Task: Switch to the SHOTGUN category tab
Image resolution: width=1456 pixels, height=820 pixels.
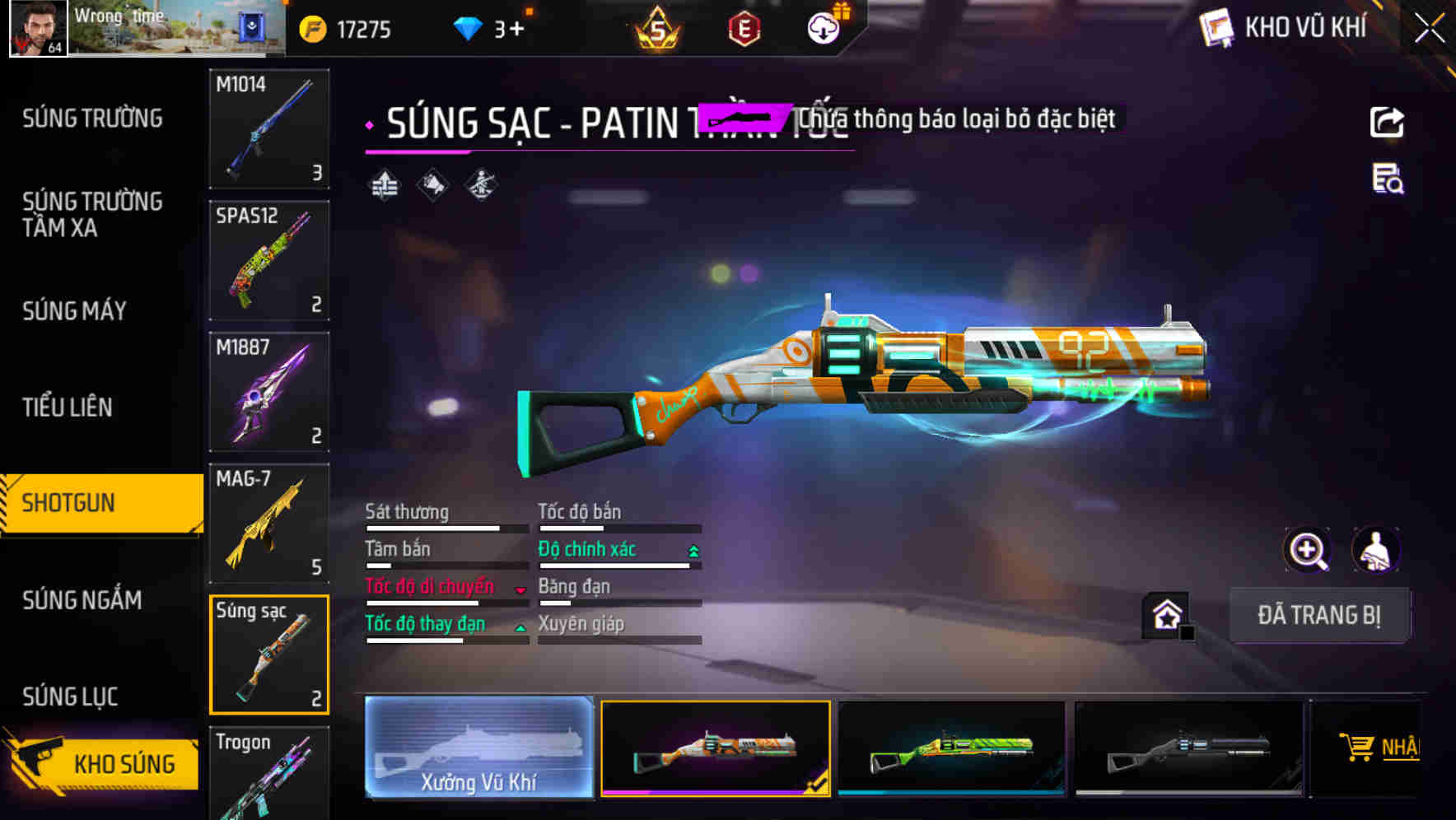Action: click(91, 501)
